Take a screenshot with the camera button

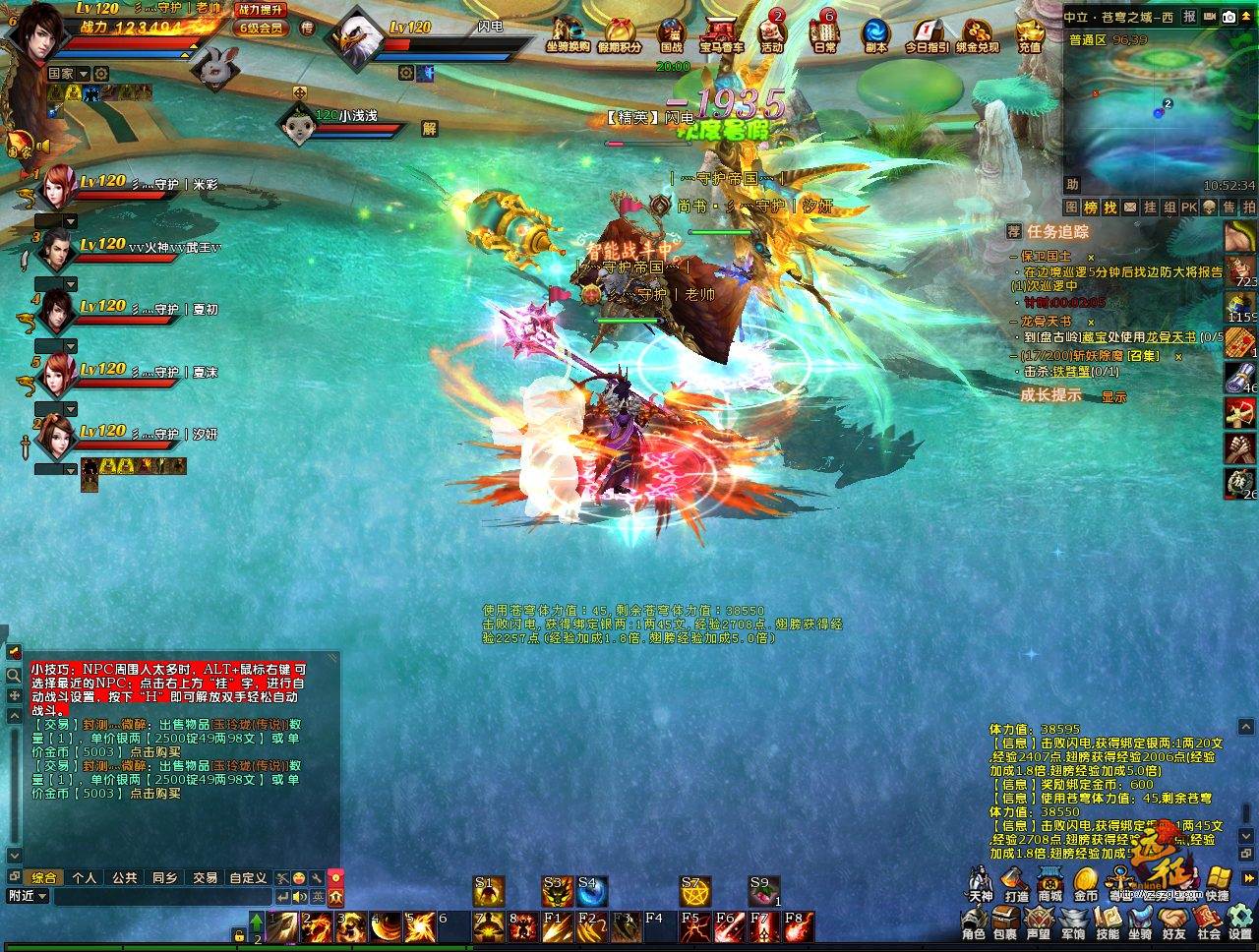tap(1229, 17)
